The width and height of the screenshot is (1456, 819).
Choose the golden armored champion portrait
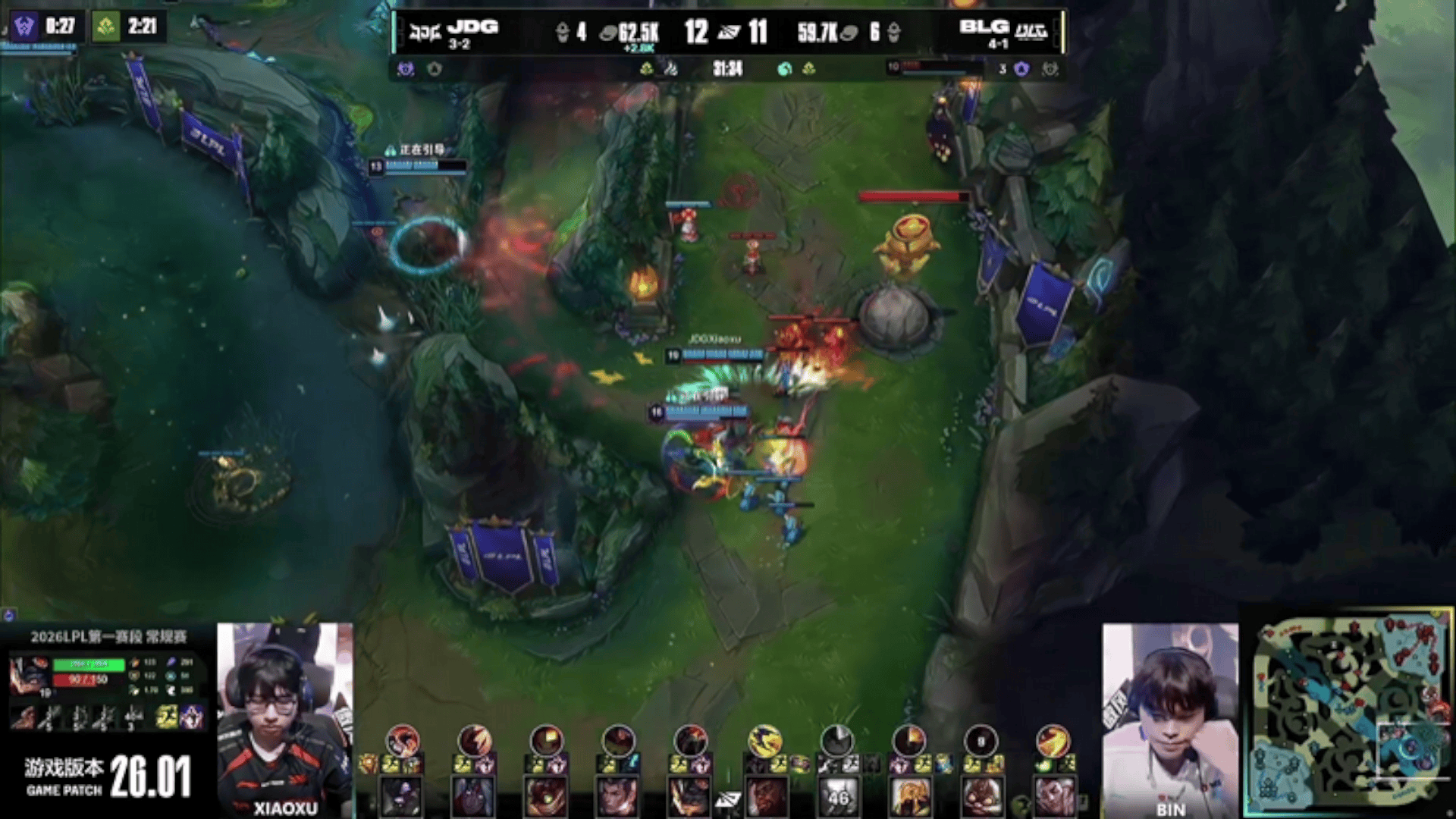pyautogui.click(x=909, y=798)
